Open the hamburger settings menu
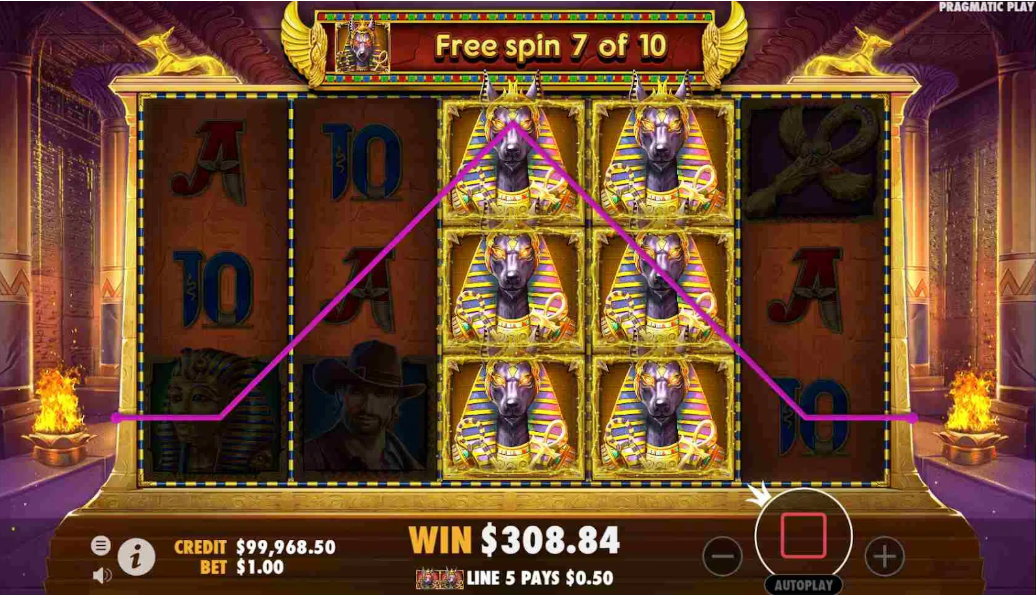This screenshot has width=1036, height=595. coord(101,545)
